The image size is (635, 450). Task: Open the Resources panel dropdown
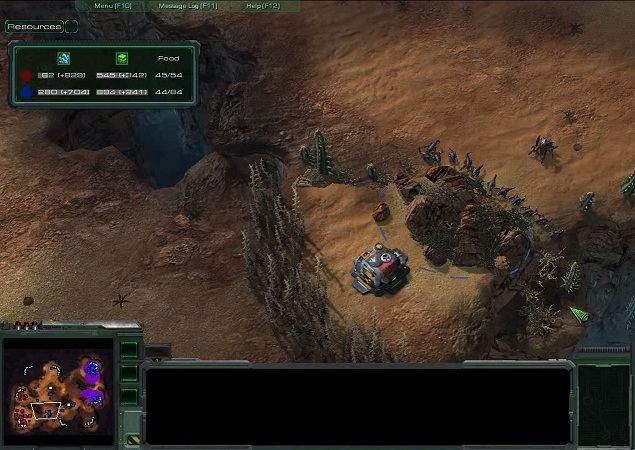pyautogui.click(x=32, y=27)
